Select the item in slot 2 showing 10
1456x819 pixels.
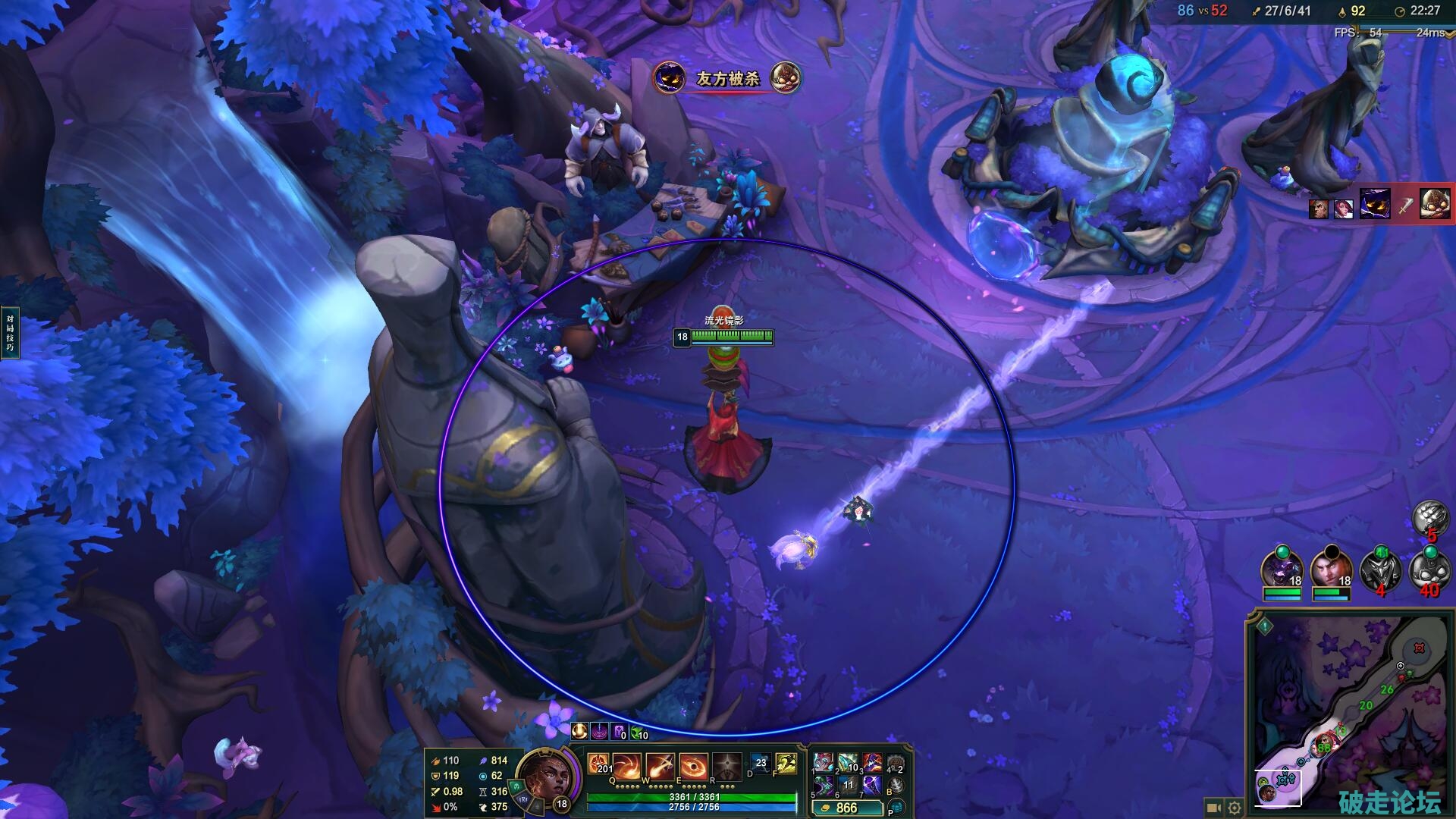click(848, 763)
